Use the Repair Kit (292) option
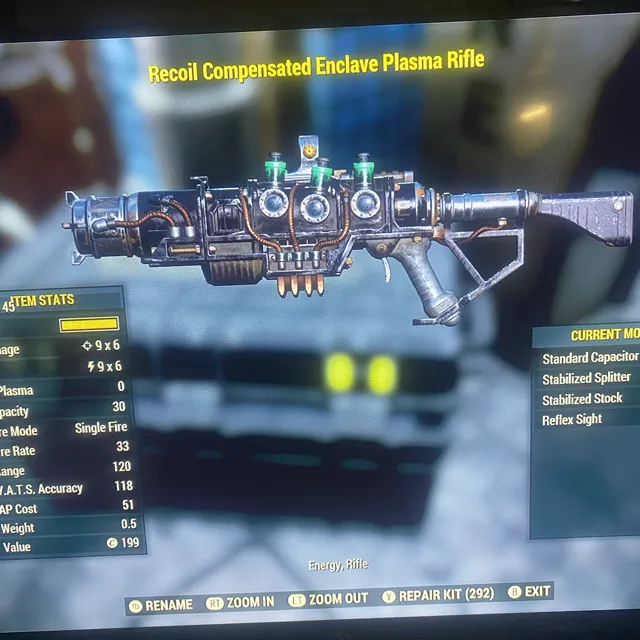The height and width of the screenshot is (640, 640). (438, 595)
